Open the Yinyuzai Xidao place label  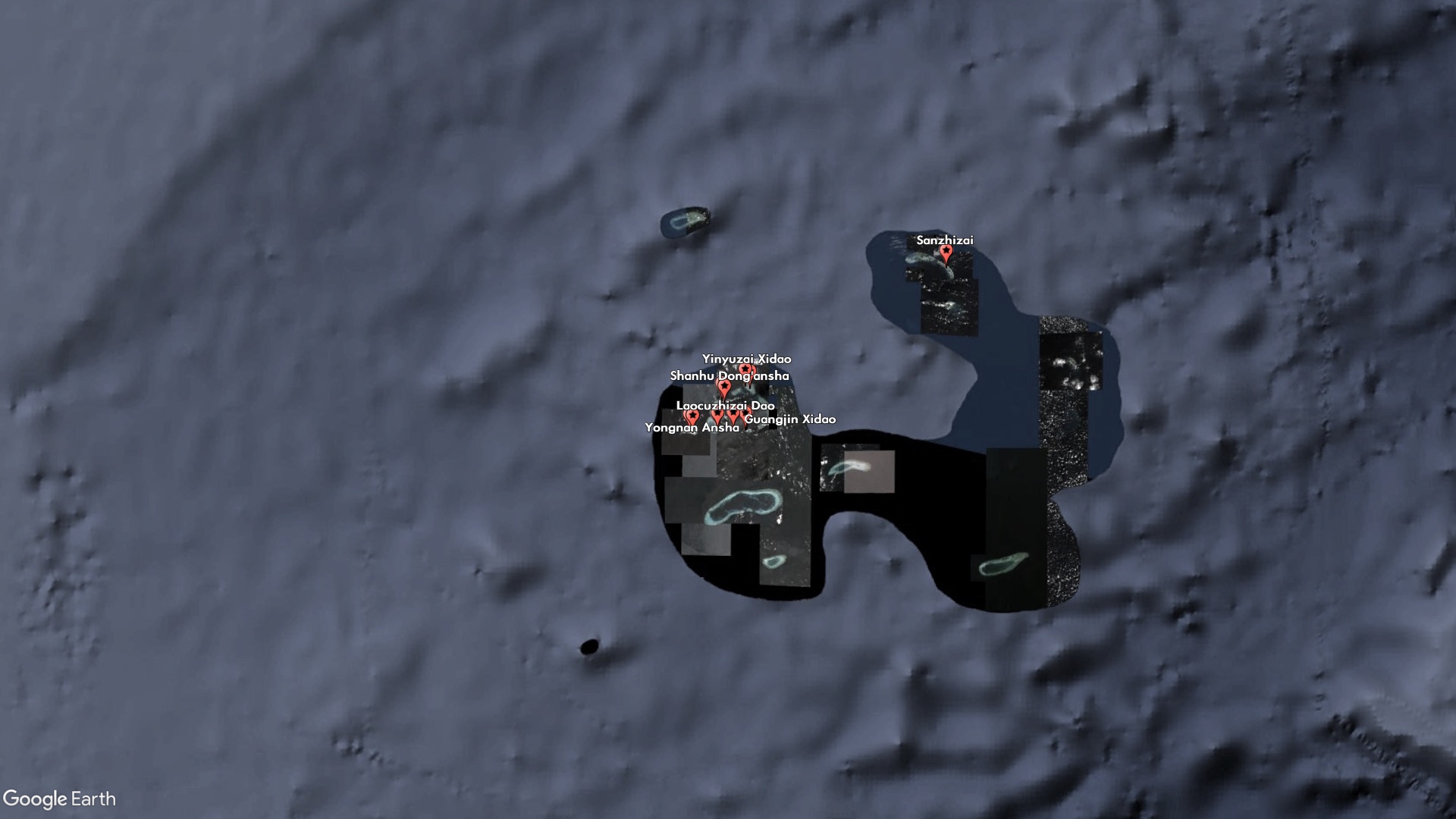click(x=746, y=359)
